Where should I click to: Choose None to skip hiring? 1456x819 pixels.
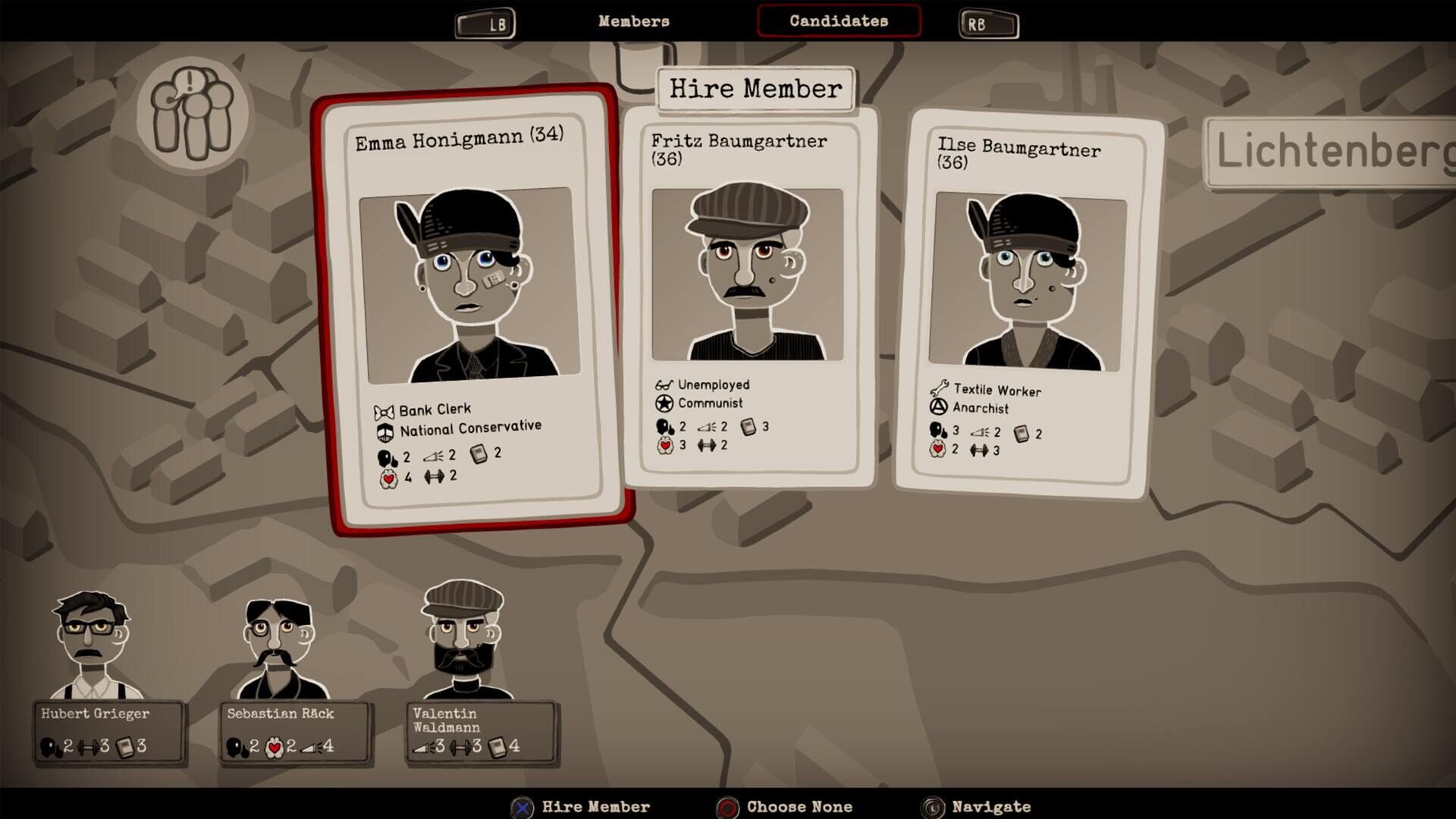tap(799, 806)
